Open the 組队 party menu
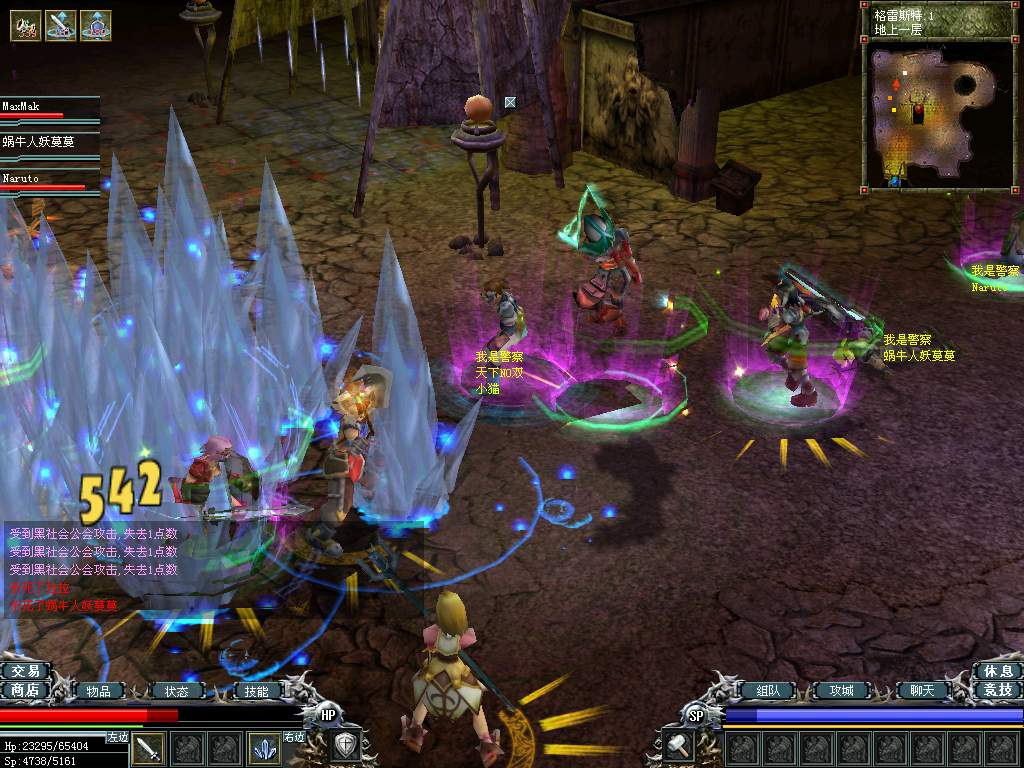The height and width of the screenshot is (768, 1024). click(767, 690)
